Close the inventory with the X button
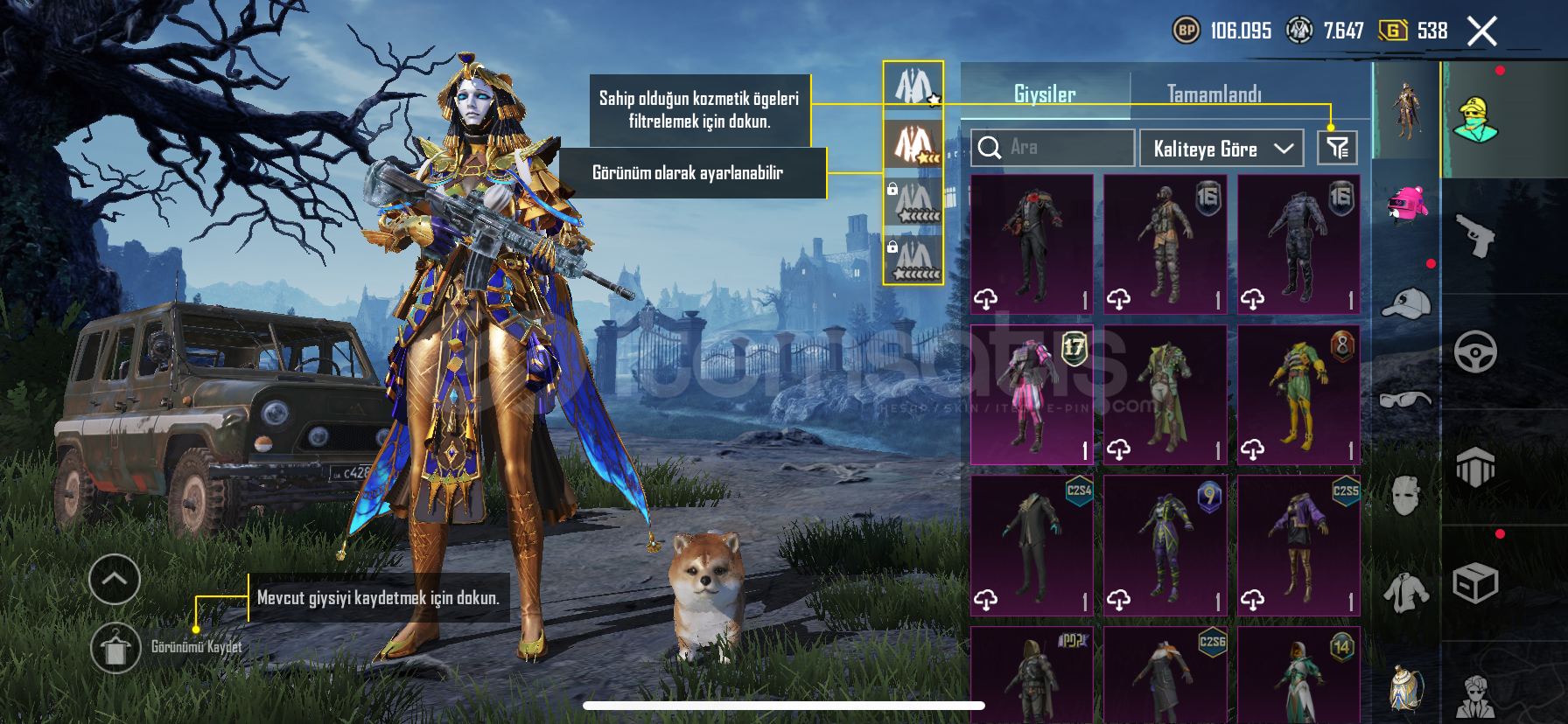The height and width of the screenshot is (724, 1568). point(1481,31)
